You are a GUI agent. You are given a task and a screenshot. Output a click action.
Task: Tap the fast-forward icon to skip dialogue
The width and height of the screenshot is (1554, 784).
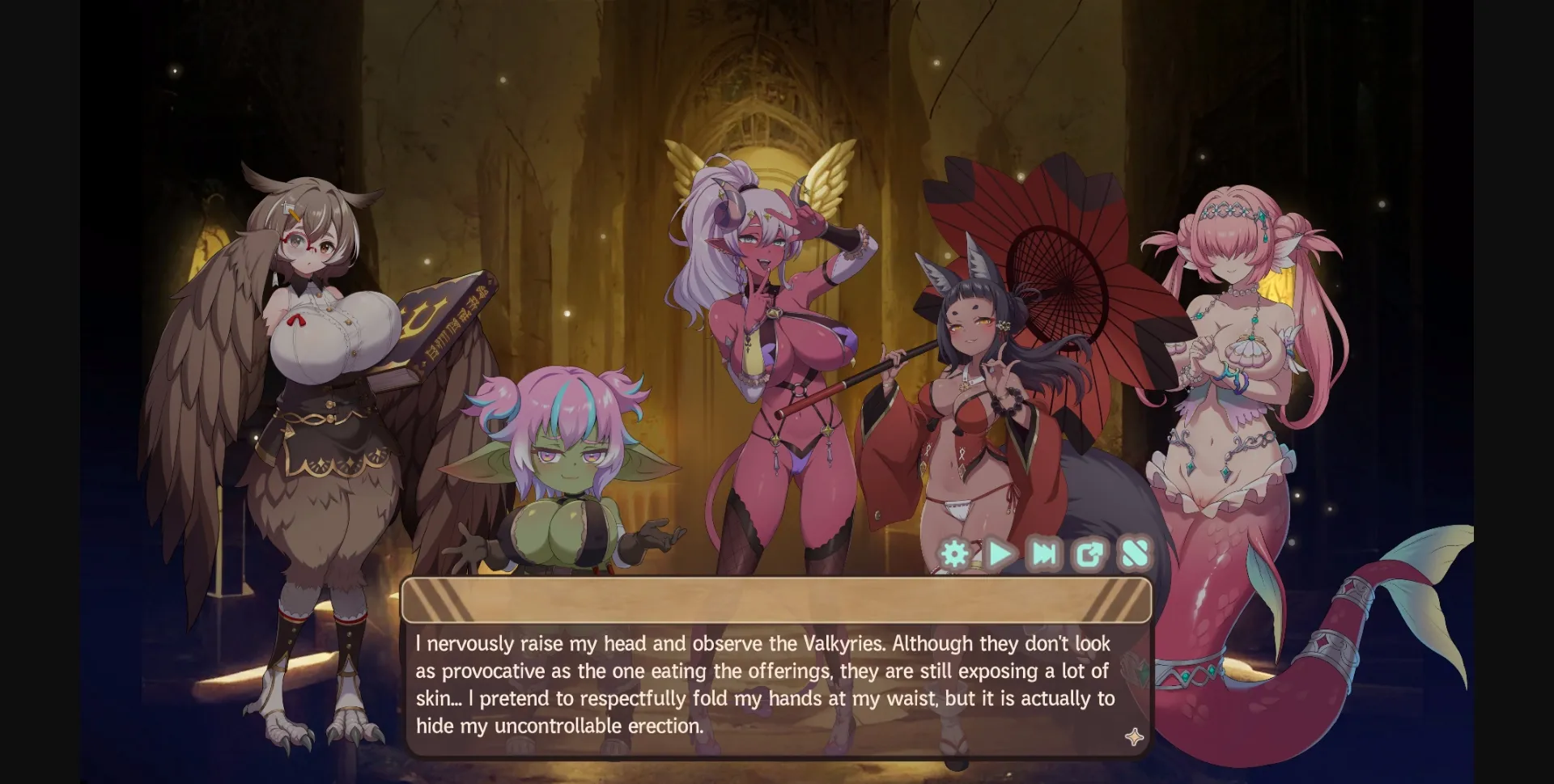[1044, 554]
